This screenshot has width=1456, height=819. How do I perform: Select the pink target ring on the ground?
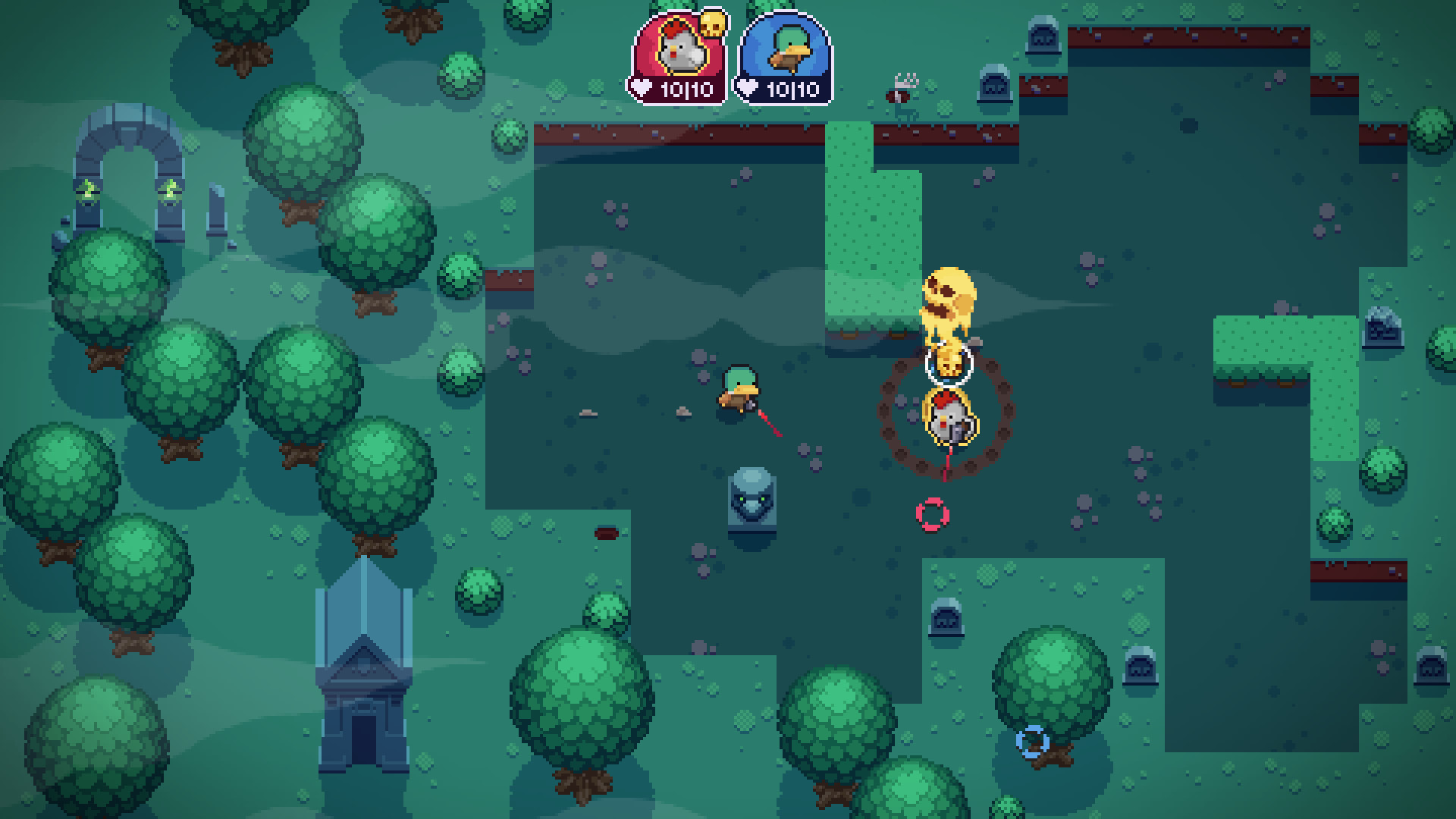coord(932,516)
